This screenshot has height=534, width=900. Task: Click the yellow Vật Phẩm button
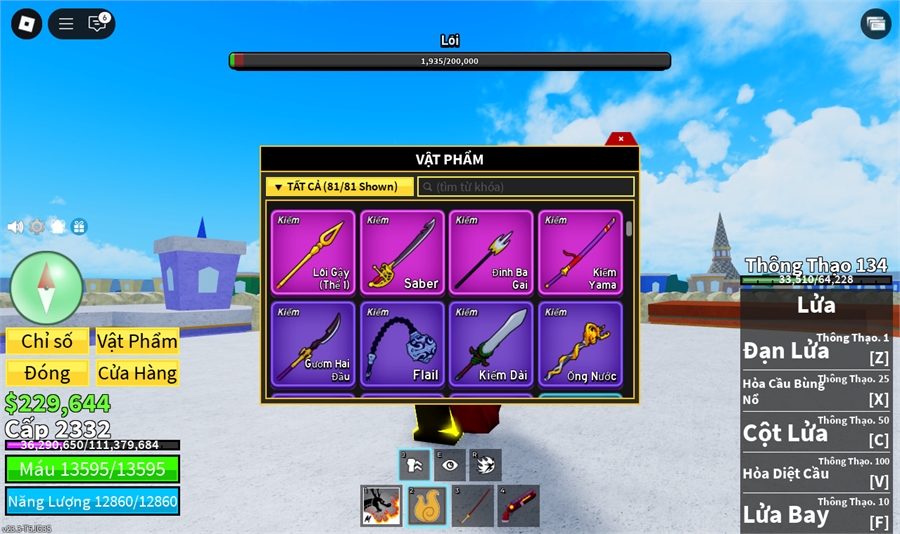[137, 341]
